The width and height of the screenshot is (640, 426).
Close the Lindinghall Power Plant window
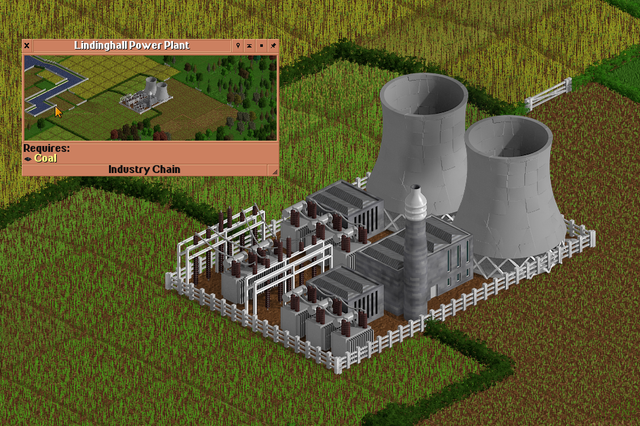click(x=27, y=46)
